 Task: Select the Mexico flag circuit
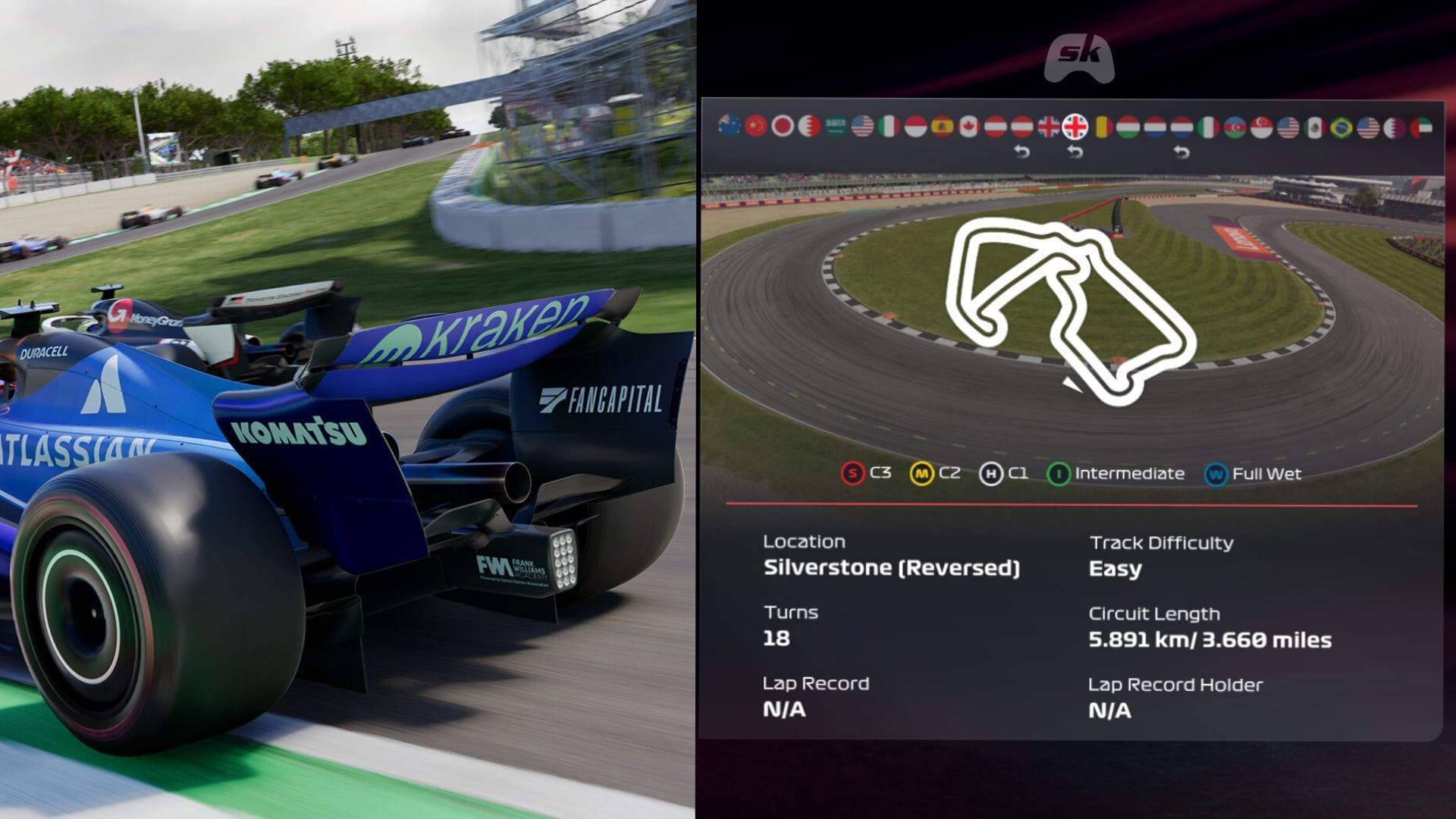pyautogui.click(x=1315, y=126)
